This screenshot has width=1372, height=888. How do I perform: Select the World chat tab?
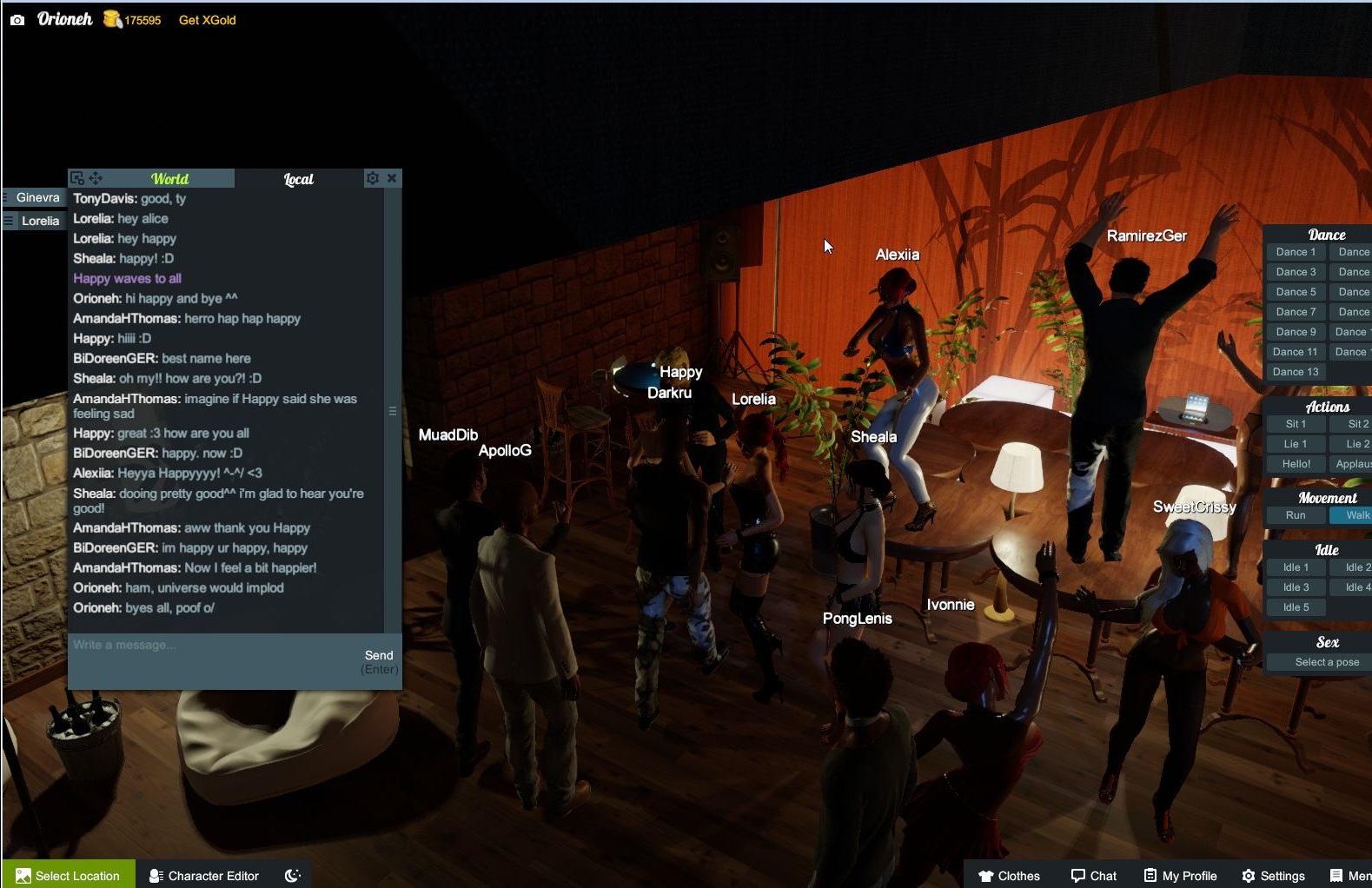tap(170, 178)
